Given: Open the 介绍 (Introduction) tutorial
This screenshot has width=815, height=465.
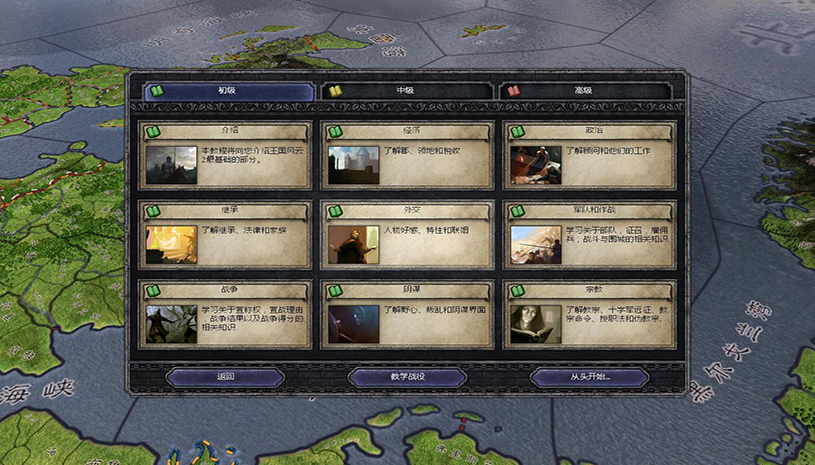Looking at the screenshot, I should click(x=225, y=154).
